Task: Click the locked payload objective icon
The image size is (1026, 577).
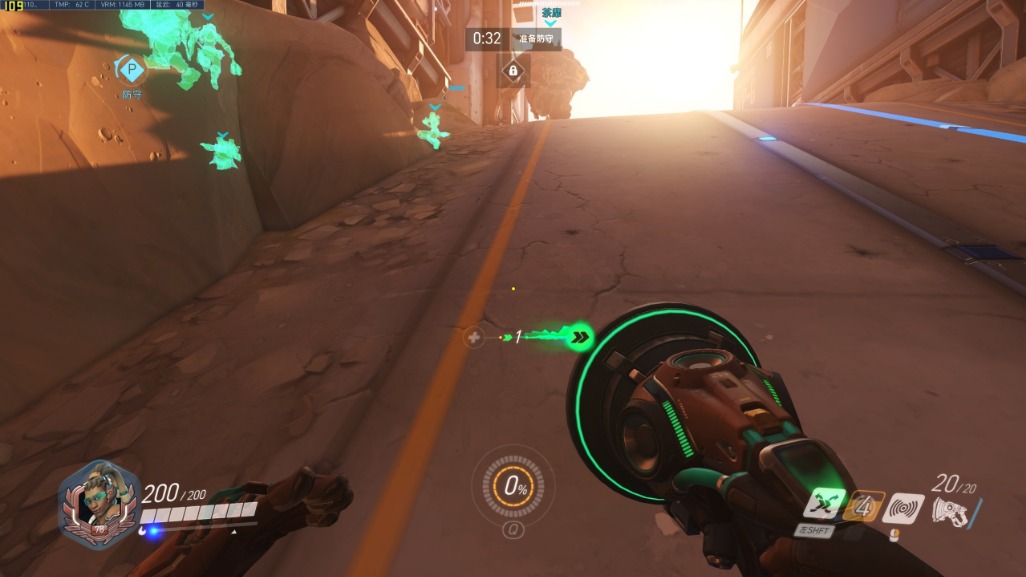Action: tap(513, 71)
